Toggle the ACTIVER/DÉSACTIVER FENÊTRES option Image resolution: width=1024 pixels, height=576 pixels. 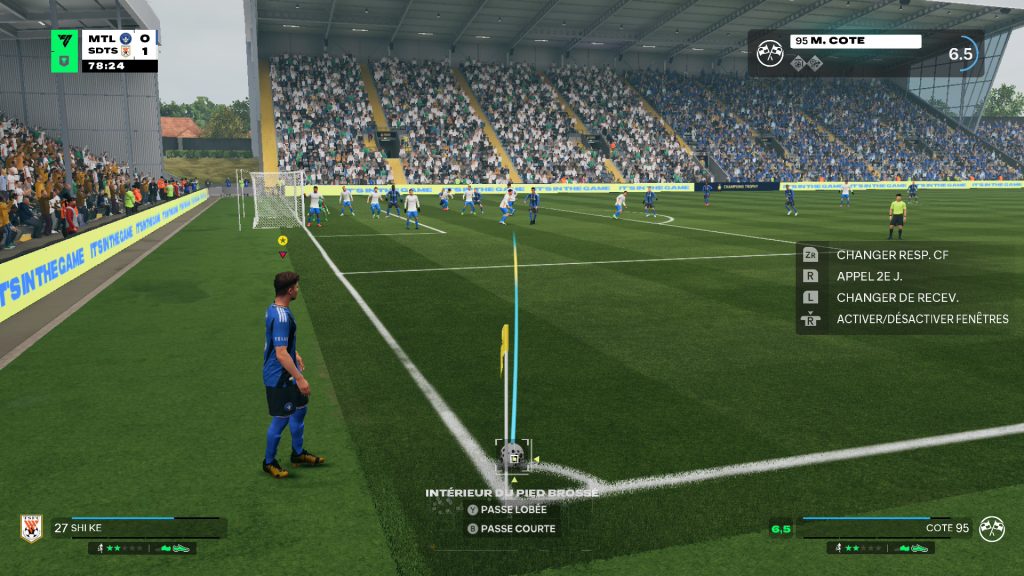point(921,319)
